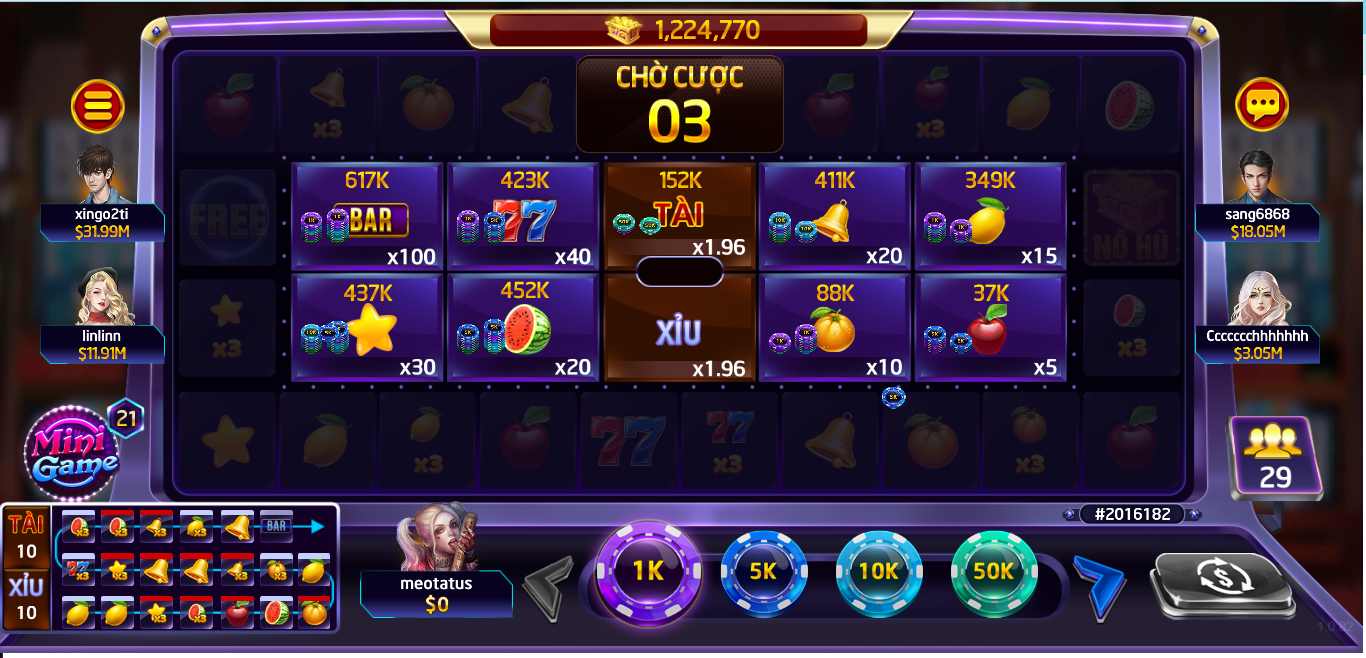Choose the 5K chip
This screenshot has height=658, width=1366.
(763, 572)
